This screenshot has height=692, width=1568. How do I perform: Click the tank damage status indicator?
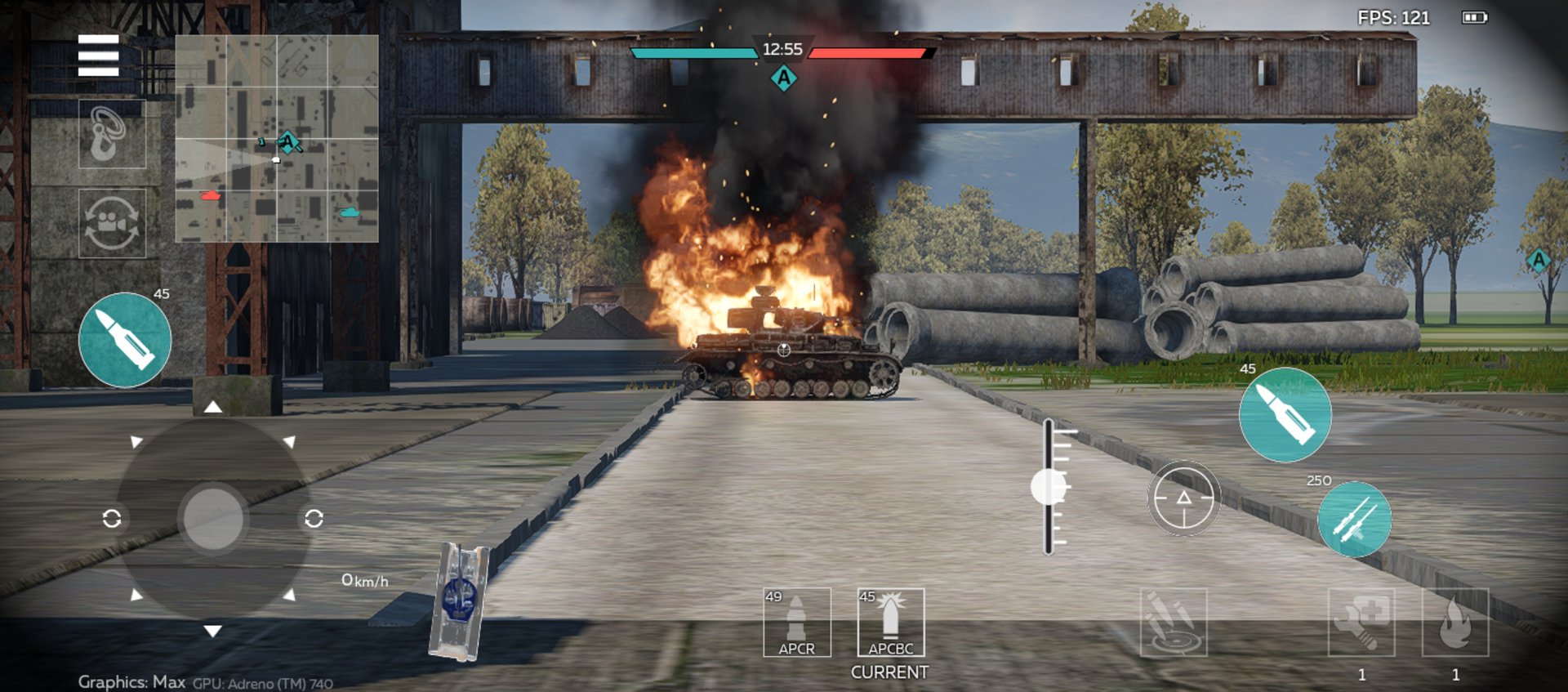tap(459, 600)
